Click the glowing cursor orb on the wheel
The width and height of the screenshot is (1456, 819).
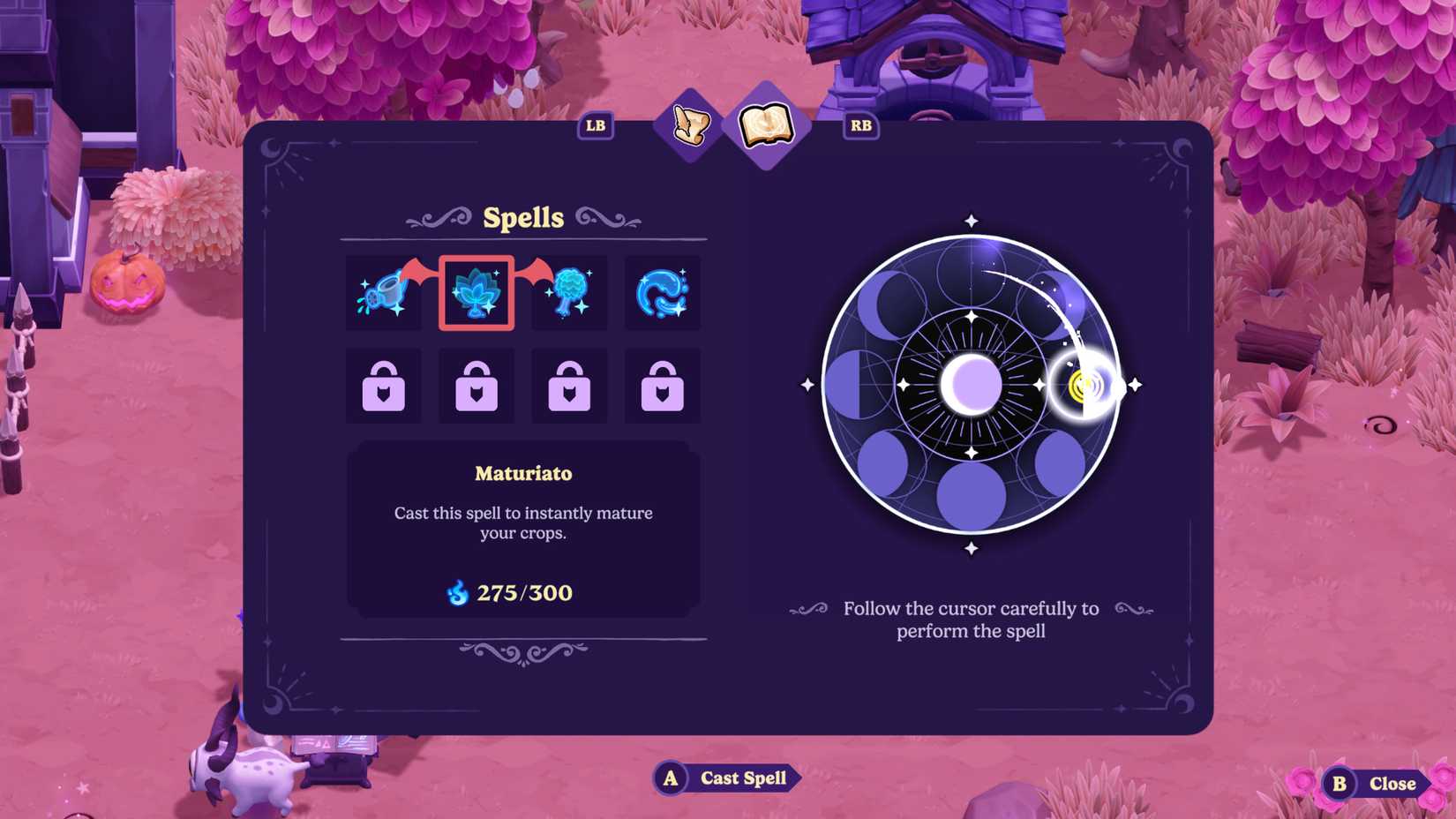[x=1081, y=384]
